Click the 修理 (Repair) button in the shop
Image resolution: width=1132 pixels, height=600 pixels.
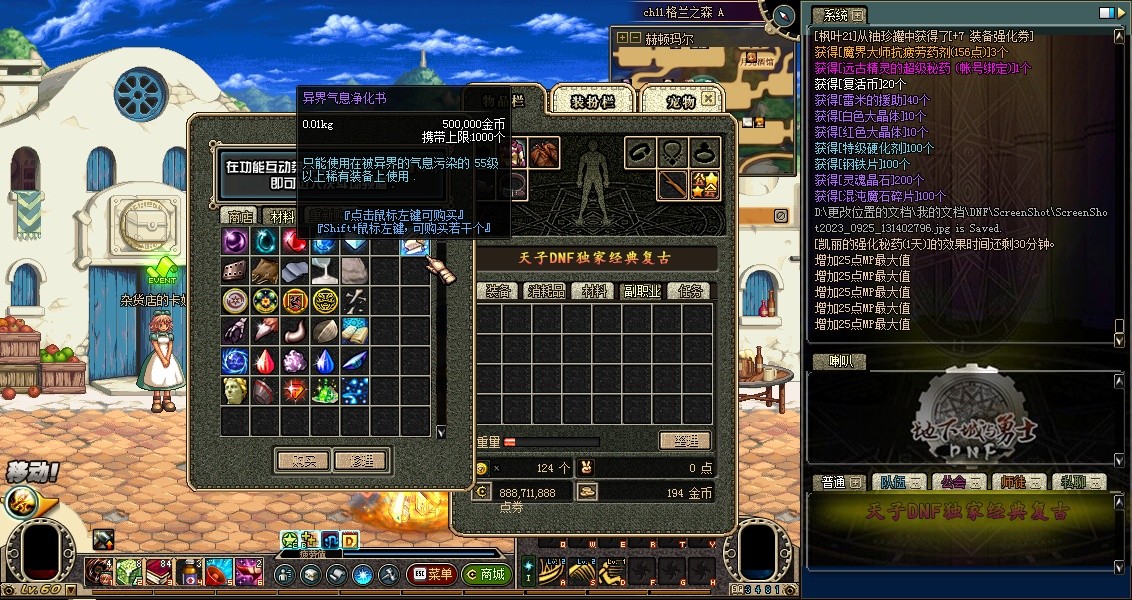pyautogui.click(x=360, y=461)
